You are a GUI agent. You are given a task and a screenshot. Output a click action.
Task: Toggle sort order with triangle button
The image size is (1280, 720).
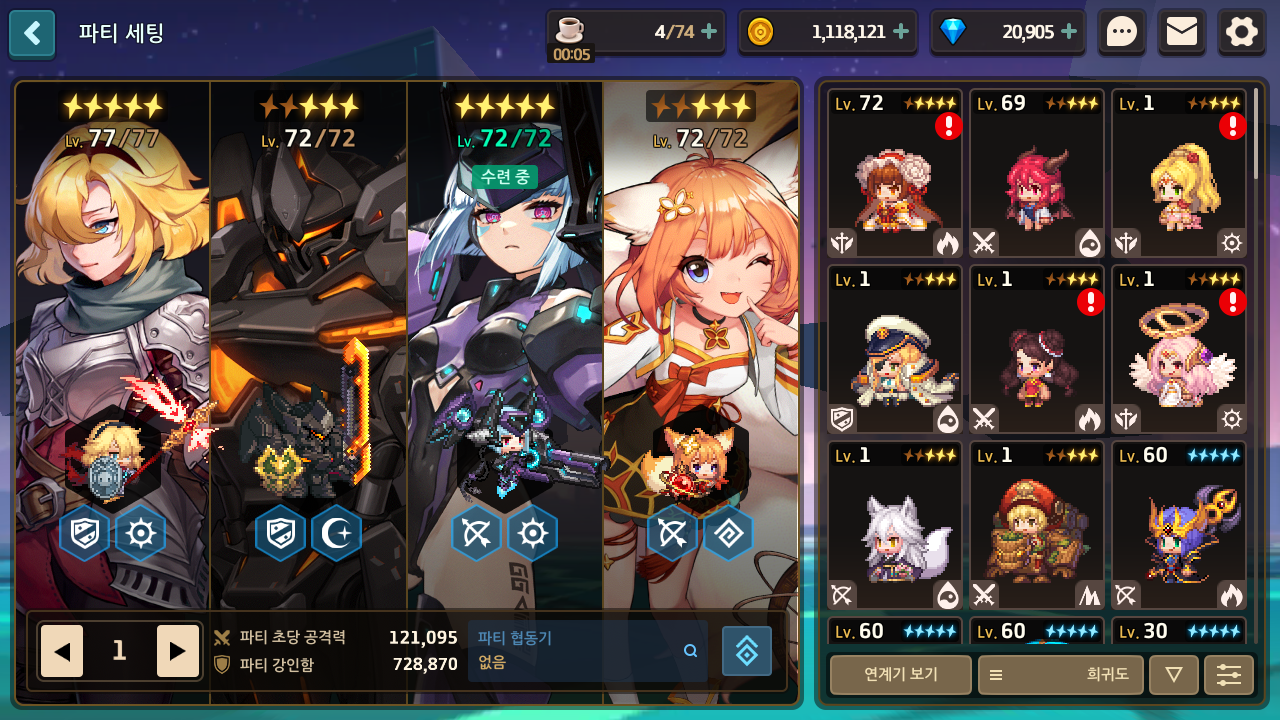[1174, 675]
